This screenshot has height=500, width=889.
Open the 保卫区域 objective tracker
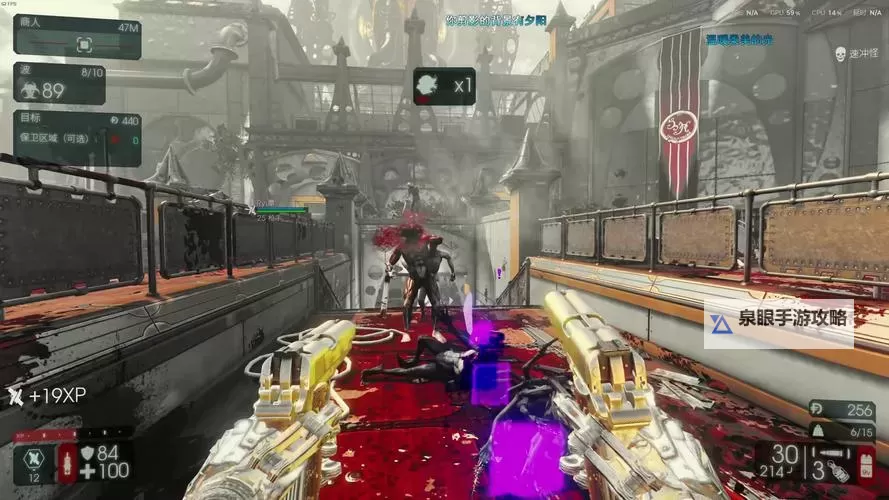77,138
